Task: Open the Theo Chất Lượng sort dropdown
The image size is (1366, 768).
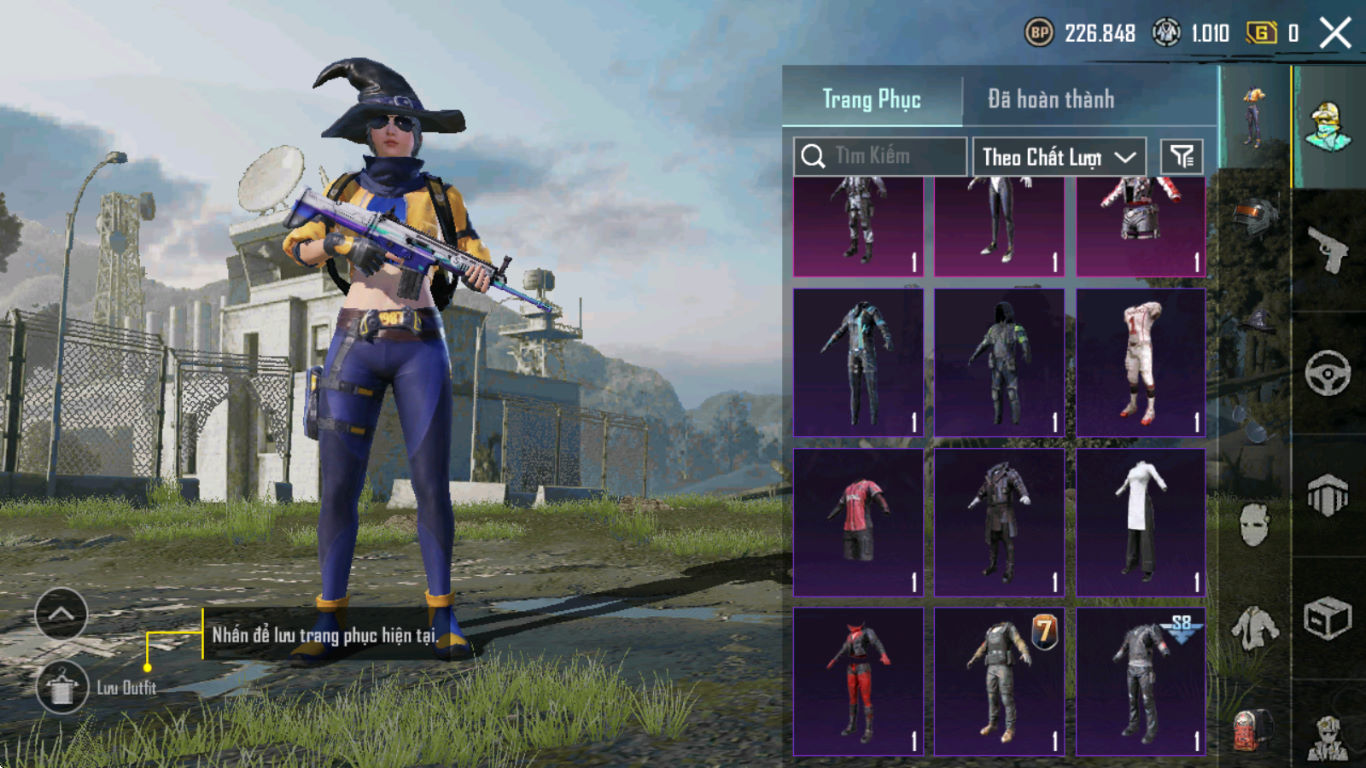Action: (x=1059, y=156)
